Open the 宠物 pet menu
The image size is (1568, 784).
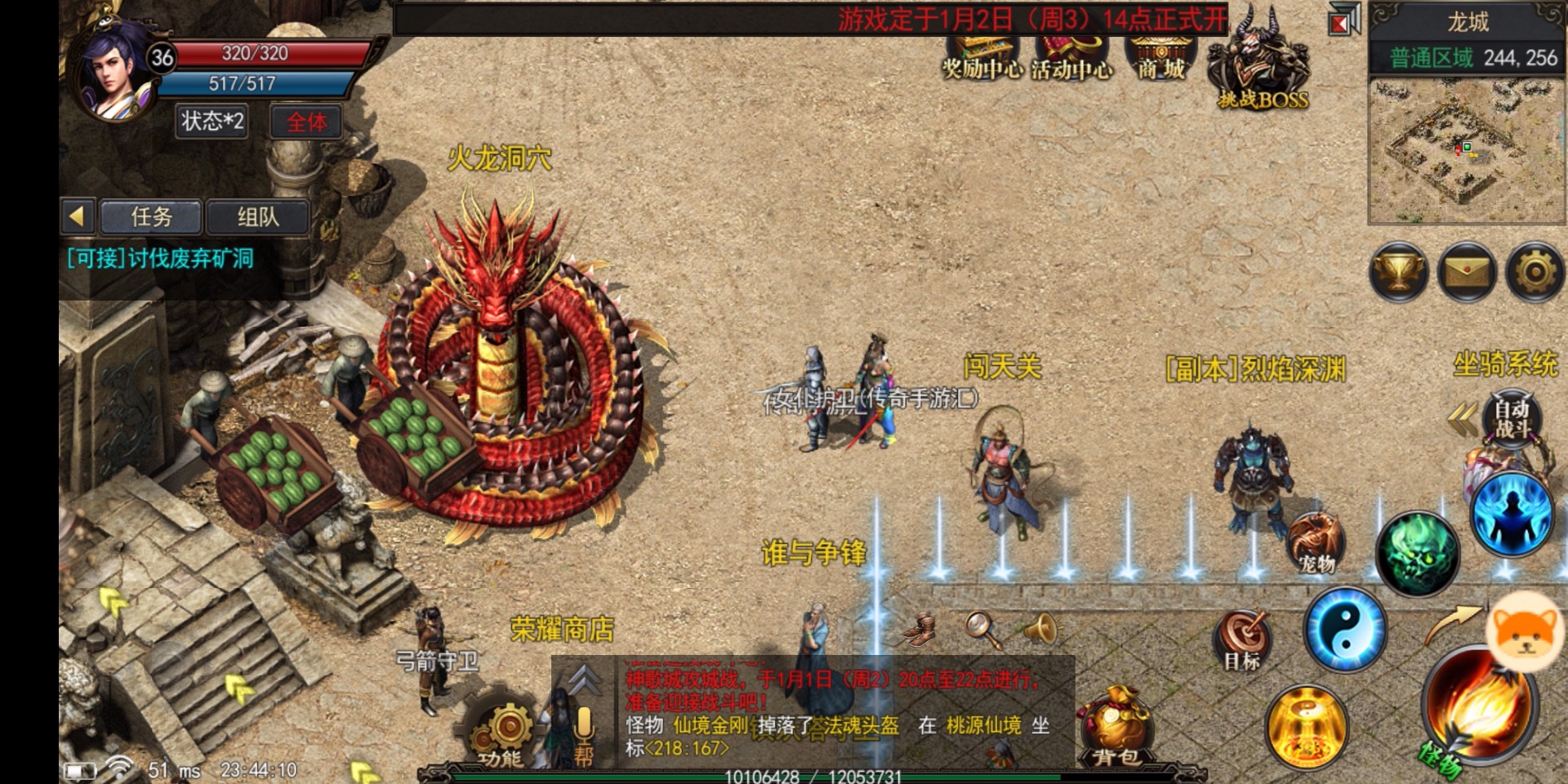1316,542
